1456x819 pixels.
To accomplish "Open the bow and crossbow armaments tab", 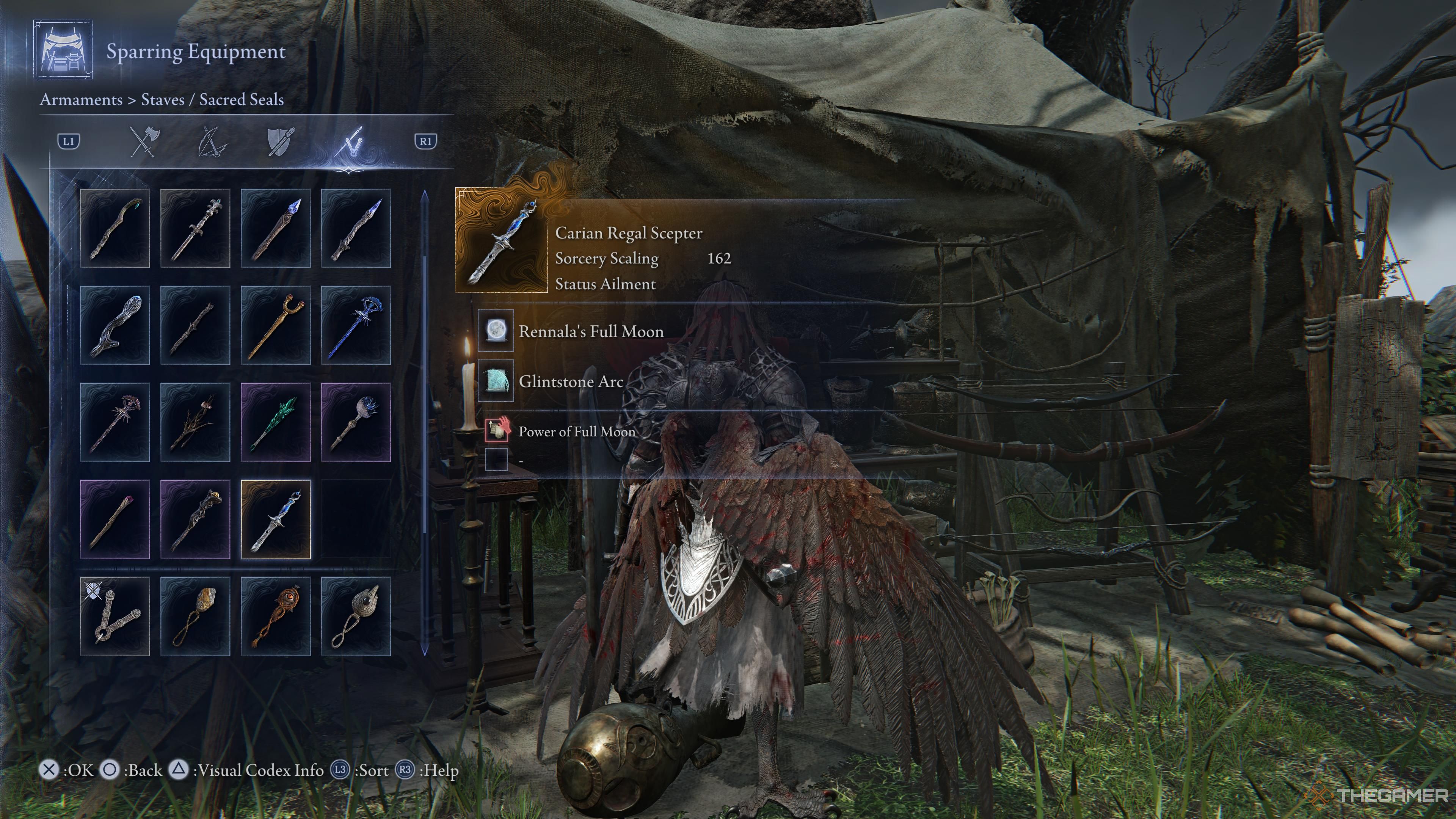I will (x=212, y=141).
